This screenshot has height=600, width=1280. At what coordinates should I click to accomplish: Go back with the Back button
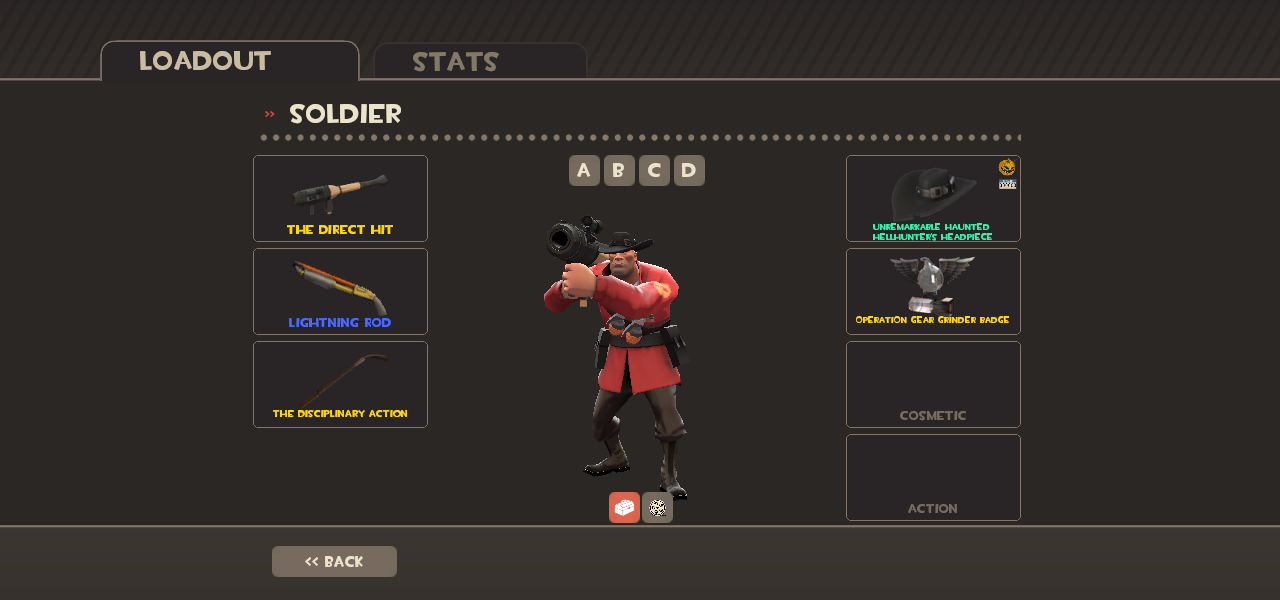(334, 561)
